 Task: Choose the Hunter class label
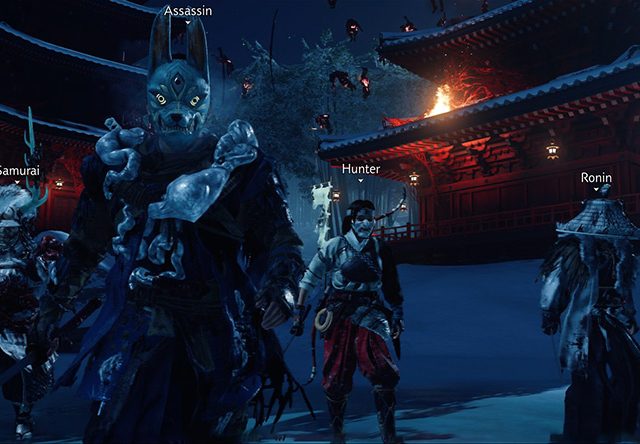(360, 169)
